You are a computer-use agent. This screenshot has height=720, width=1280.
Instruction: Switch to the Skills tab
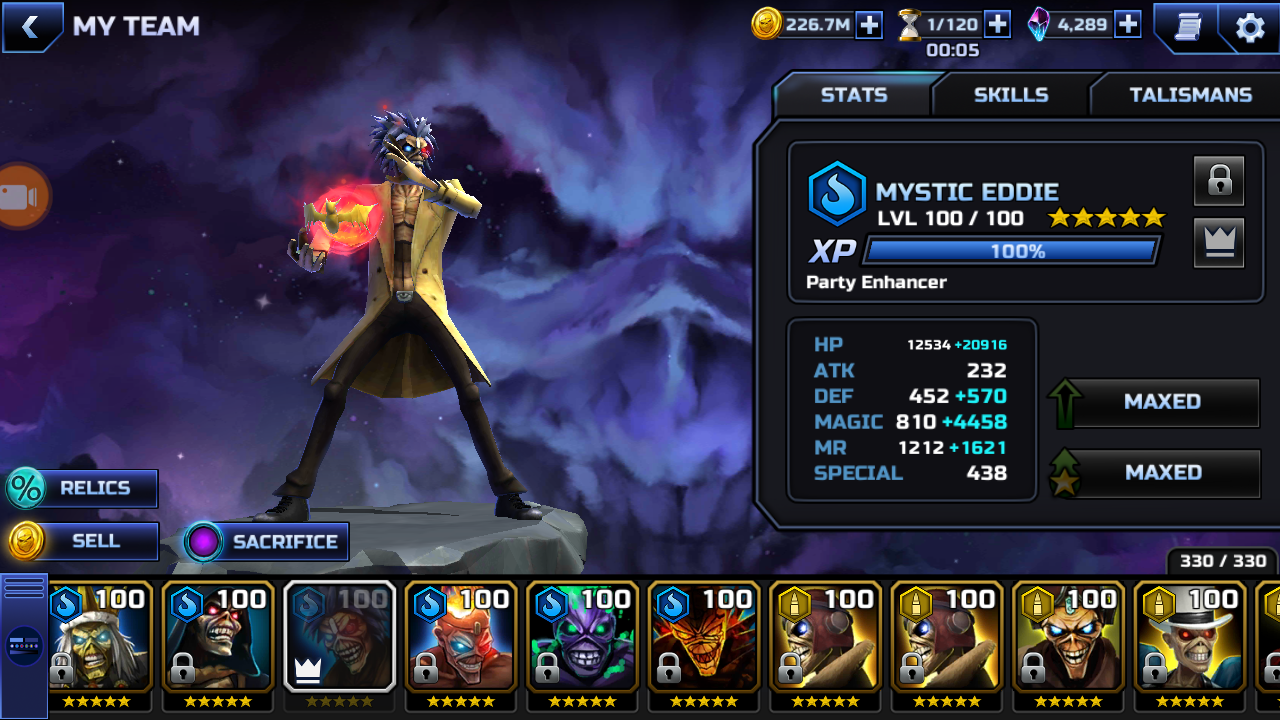click(1011, 95)
